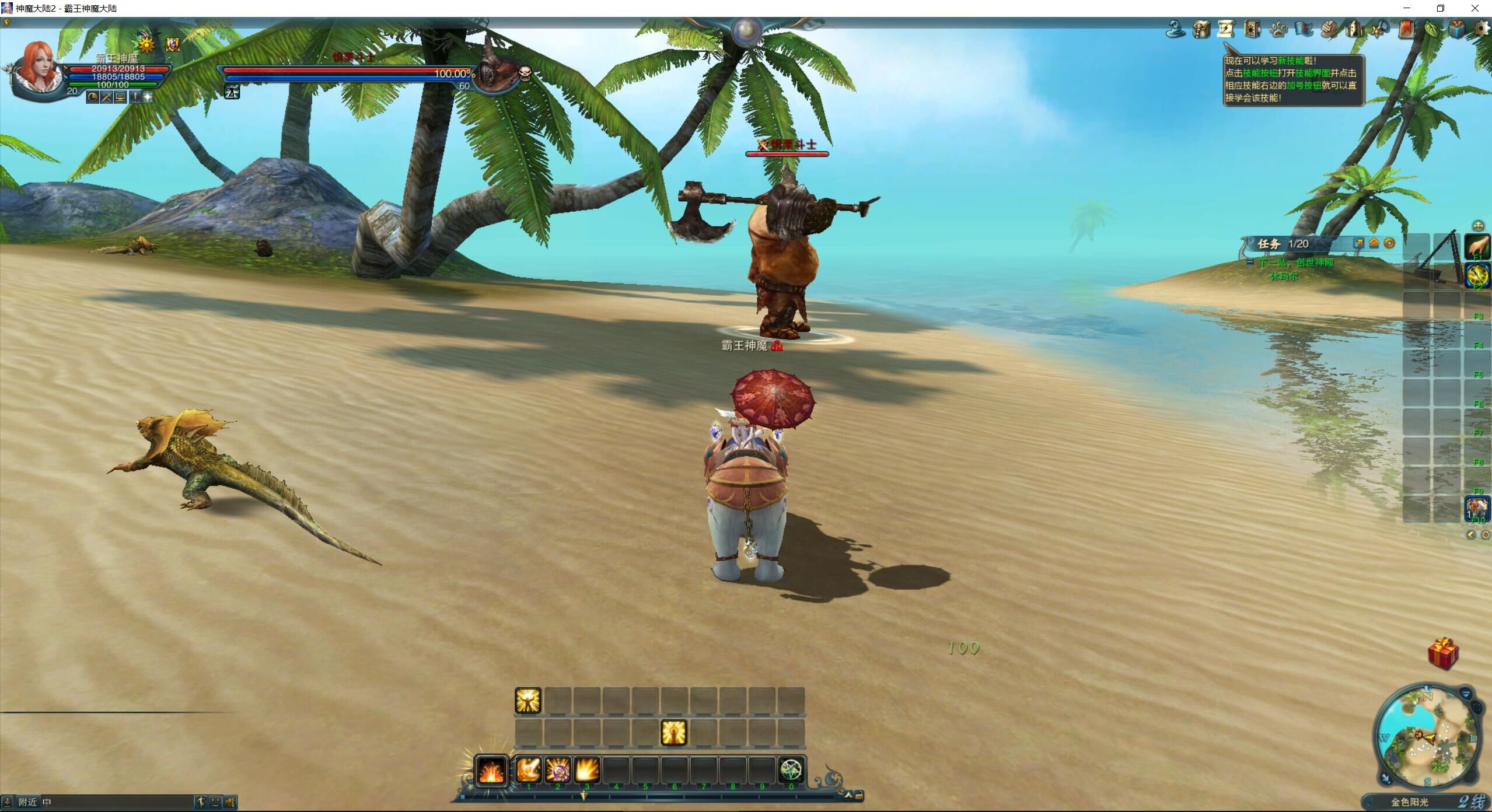Minimize the game window
The image size is (1492, 812).
pos(1407,8)
